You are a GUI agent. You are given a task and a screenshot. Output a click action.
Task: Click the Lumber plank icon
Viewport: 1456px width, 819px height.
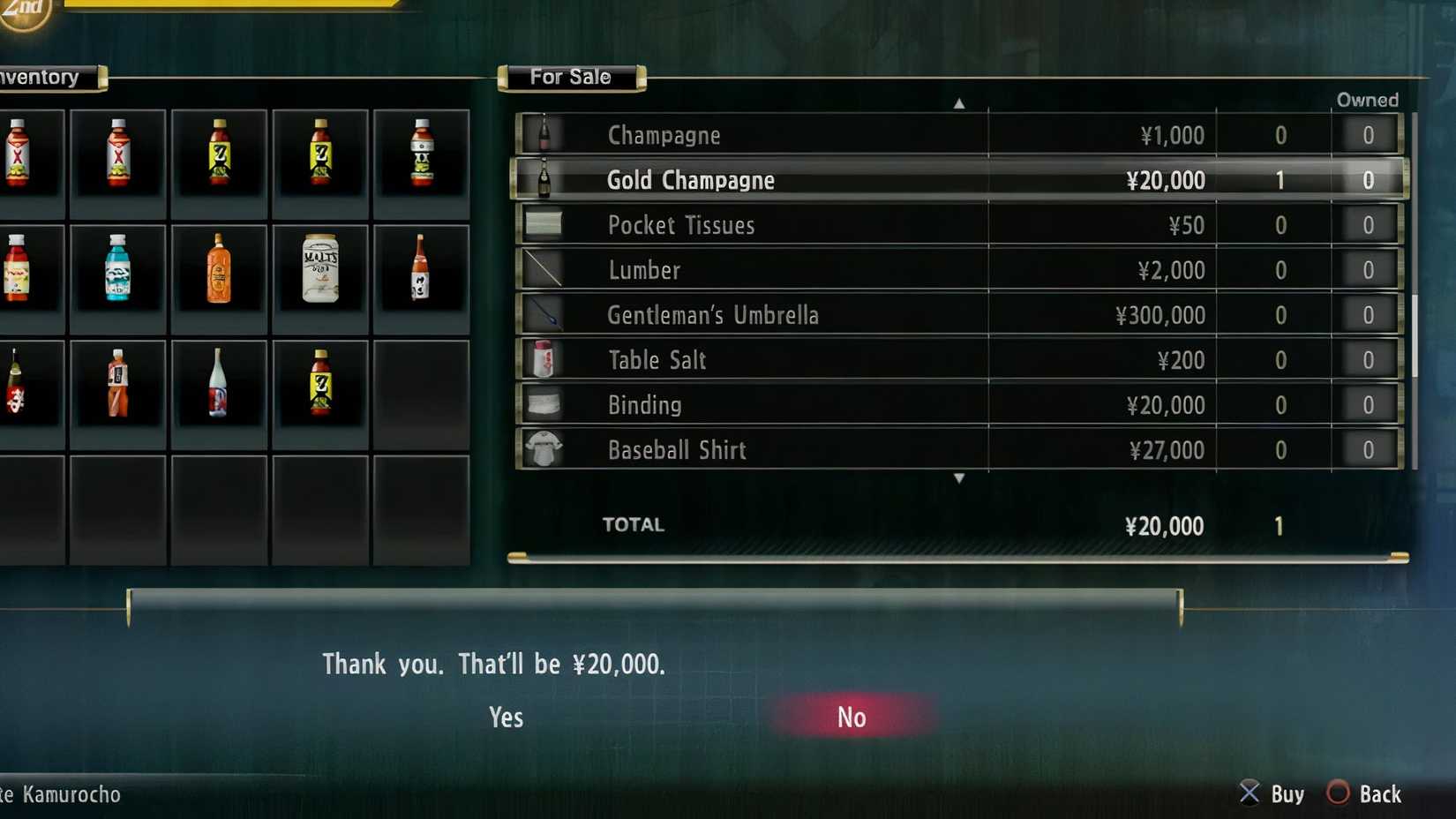point(544,267)
